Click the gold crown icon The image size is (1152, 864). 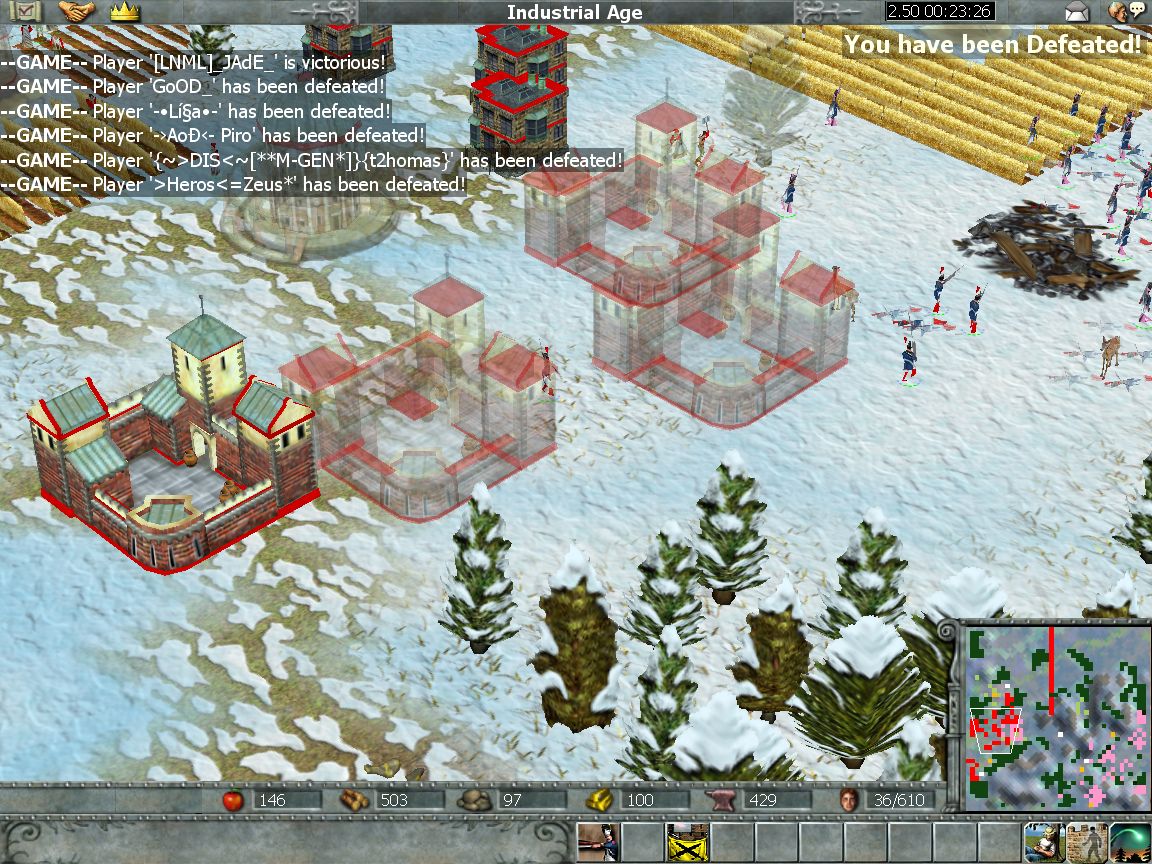126,12
